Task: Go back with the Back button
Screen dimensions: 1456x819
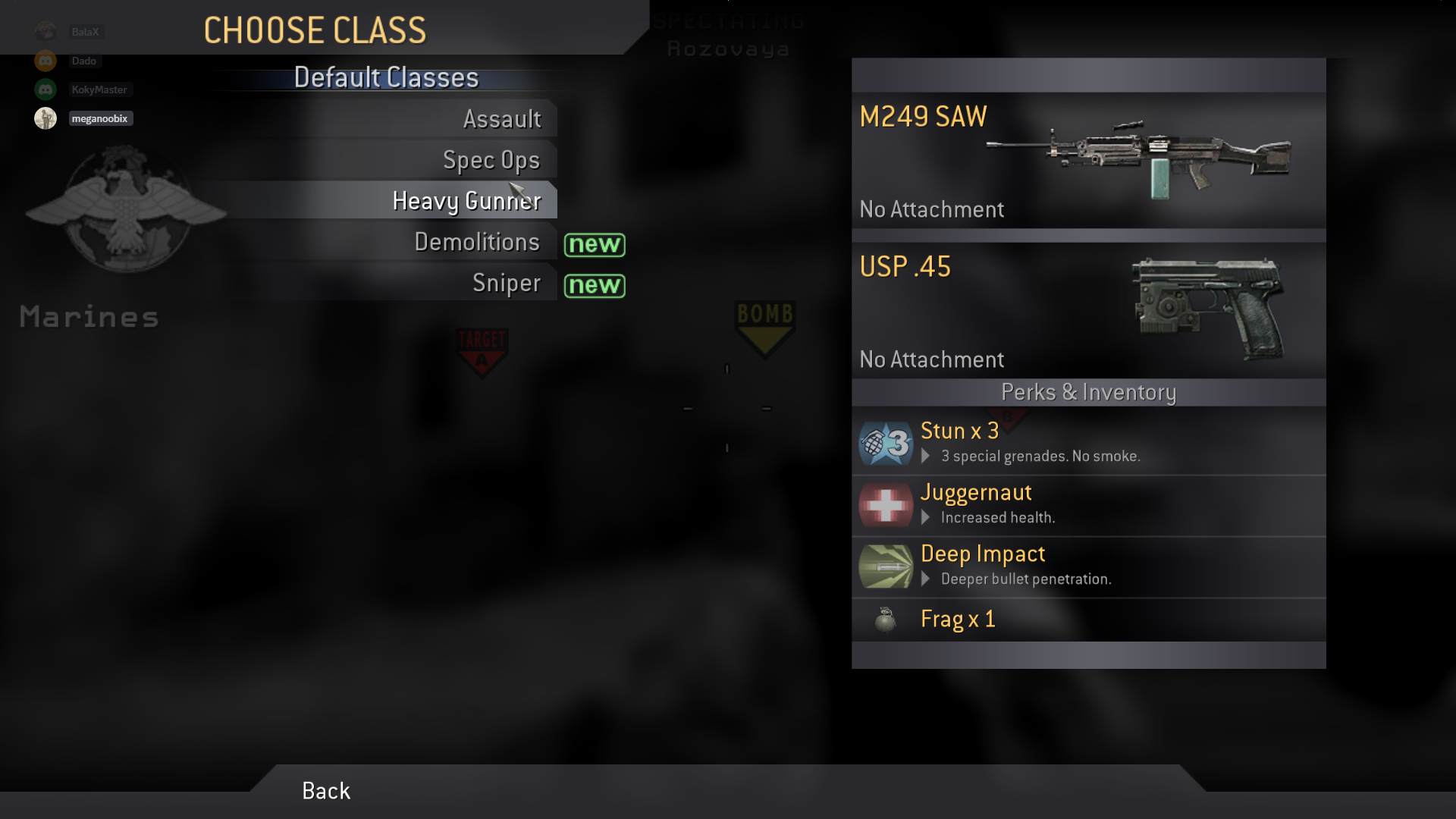Action: 326,791
